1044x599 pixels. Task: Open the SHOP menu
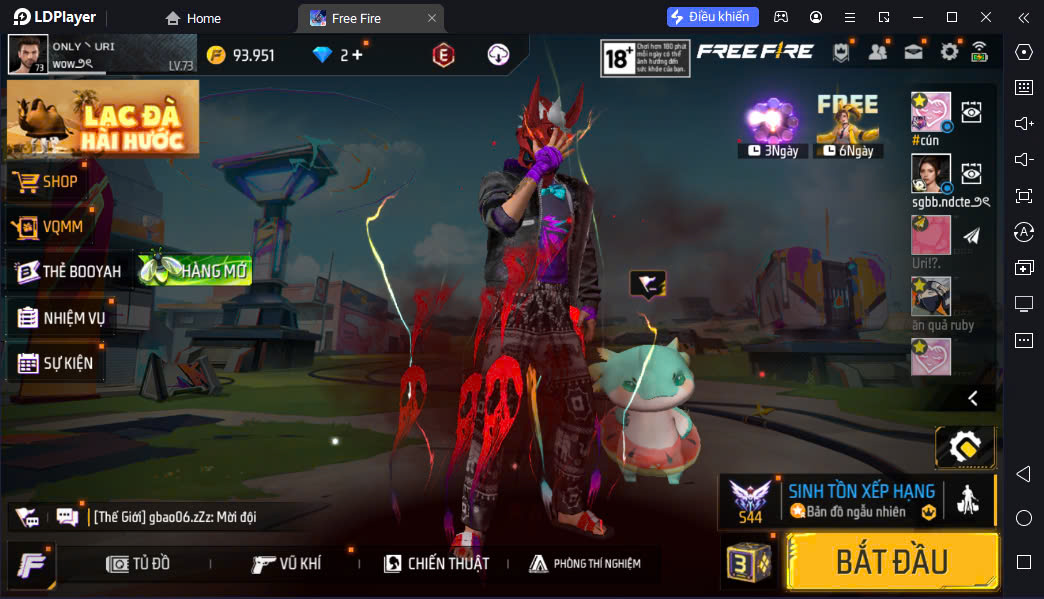point(52,182)
